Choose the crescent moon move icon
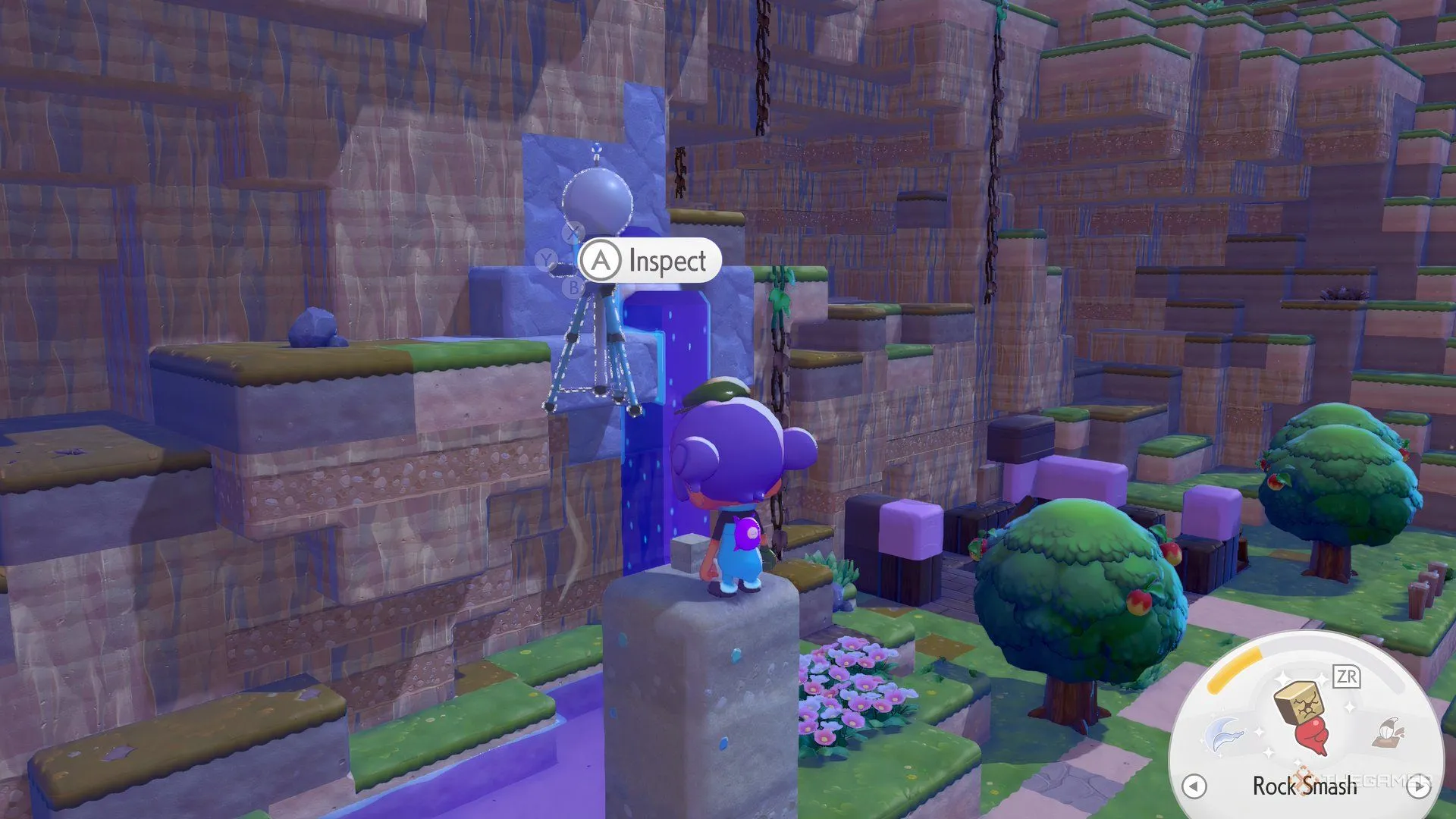The image size is (1456, 819). click(1225, 734)
